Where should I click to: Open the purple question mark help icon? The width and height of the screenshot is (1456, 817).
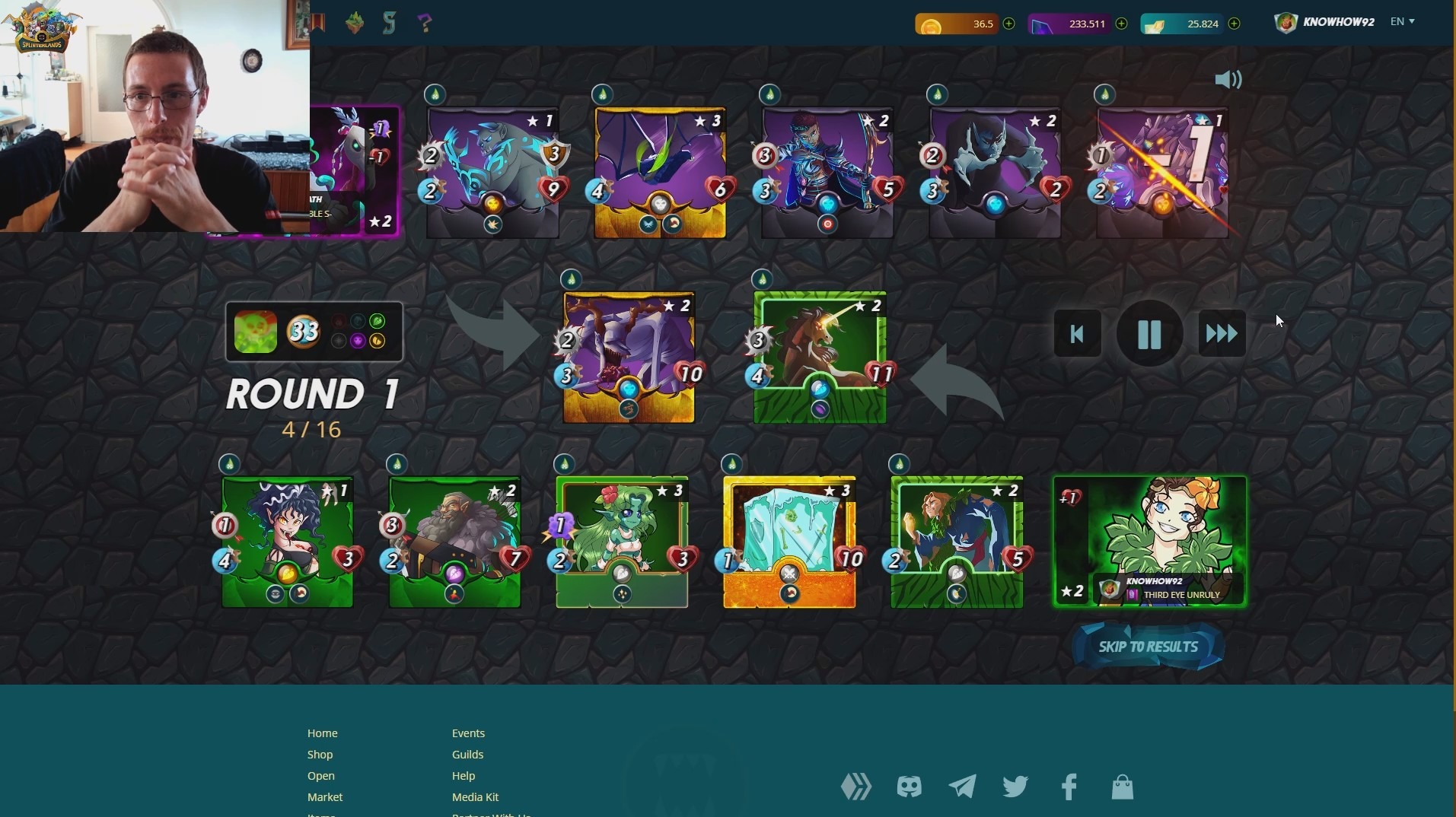point(425,22)
